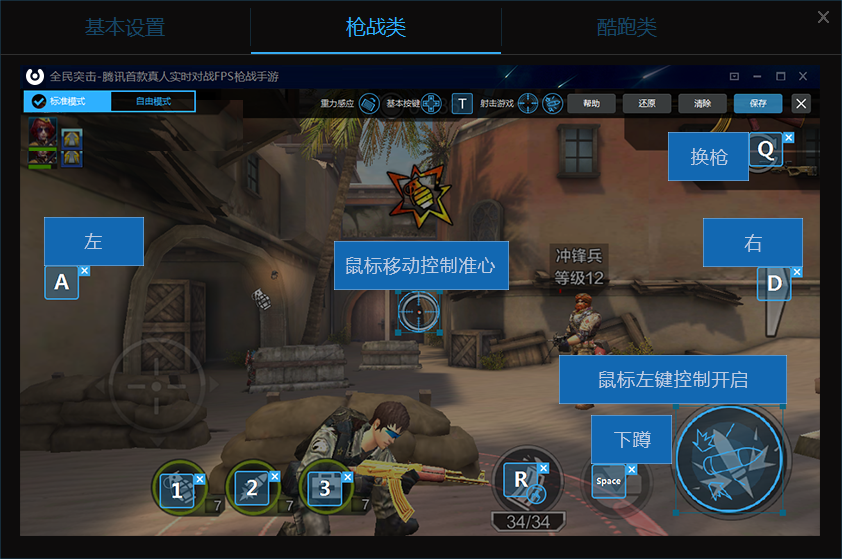Select the T text key tool
The height and width of the screenshot is (559, 842).
461,103
